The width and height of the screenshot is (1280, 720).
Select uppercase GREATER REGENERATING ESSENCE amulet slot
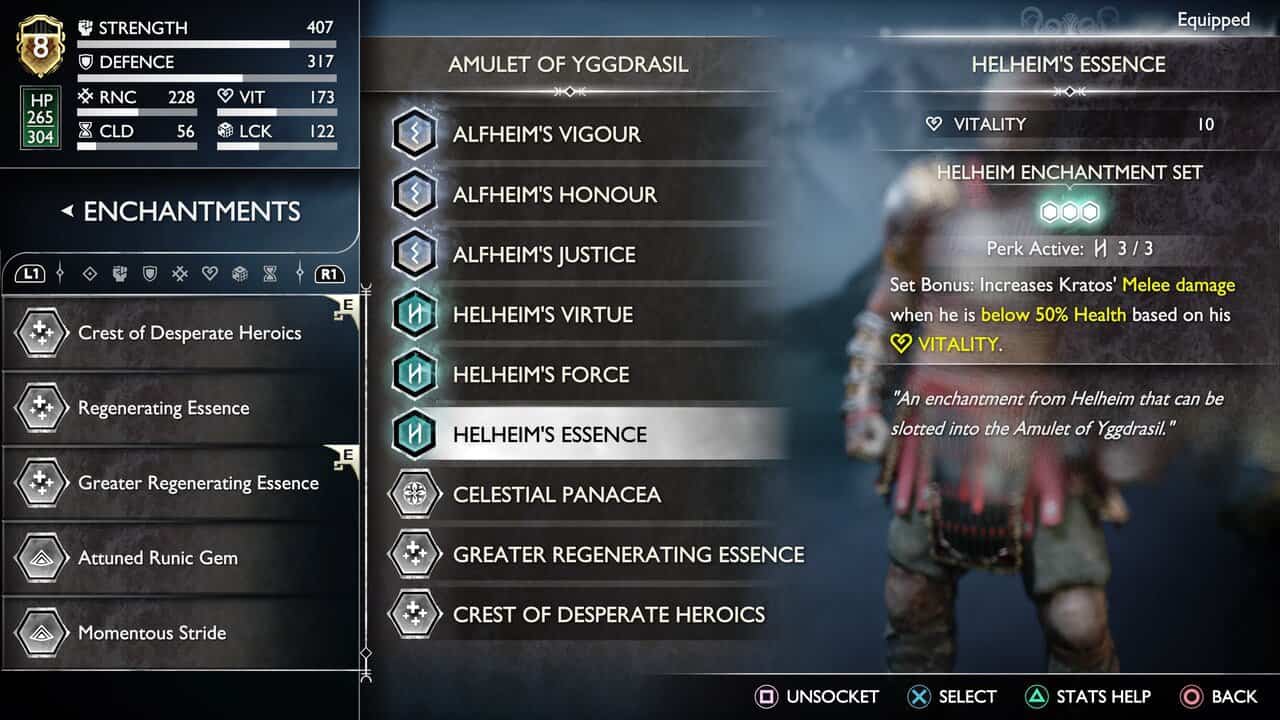[628, 554]
